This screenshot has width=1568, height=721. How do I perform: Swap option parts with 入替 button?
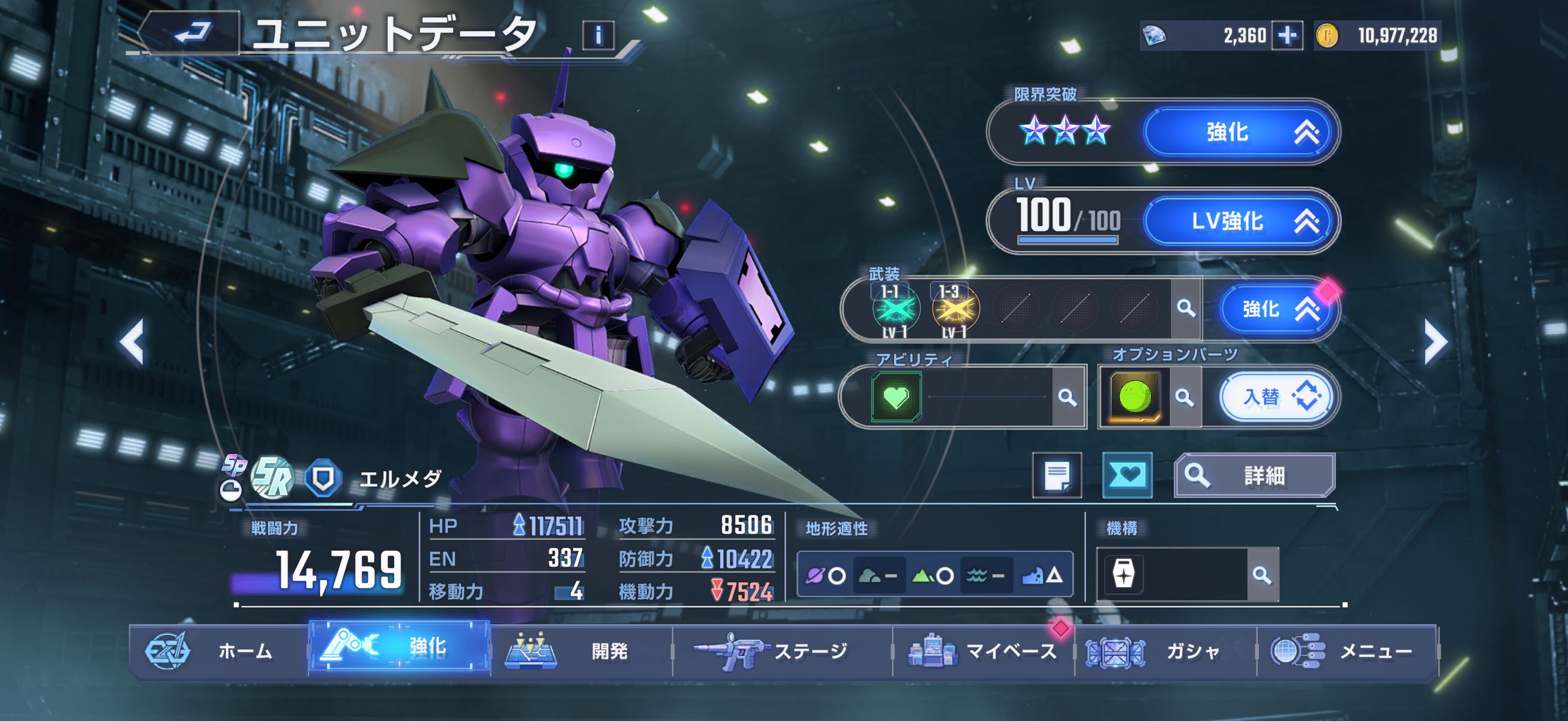pyautogui.click(x=1276, y=398)
